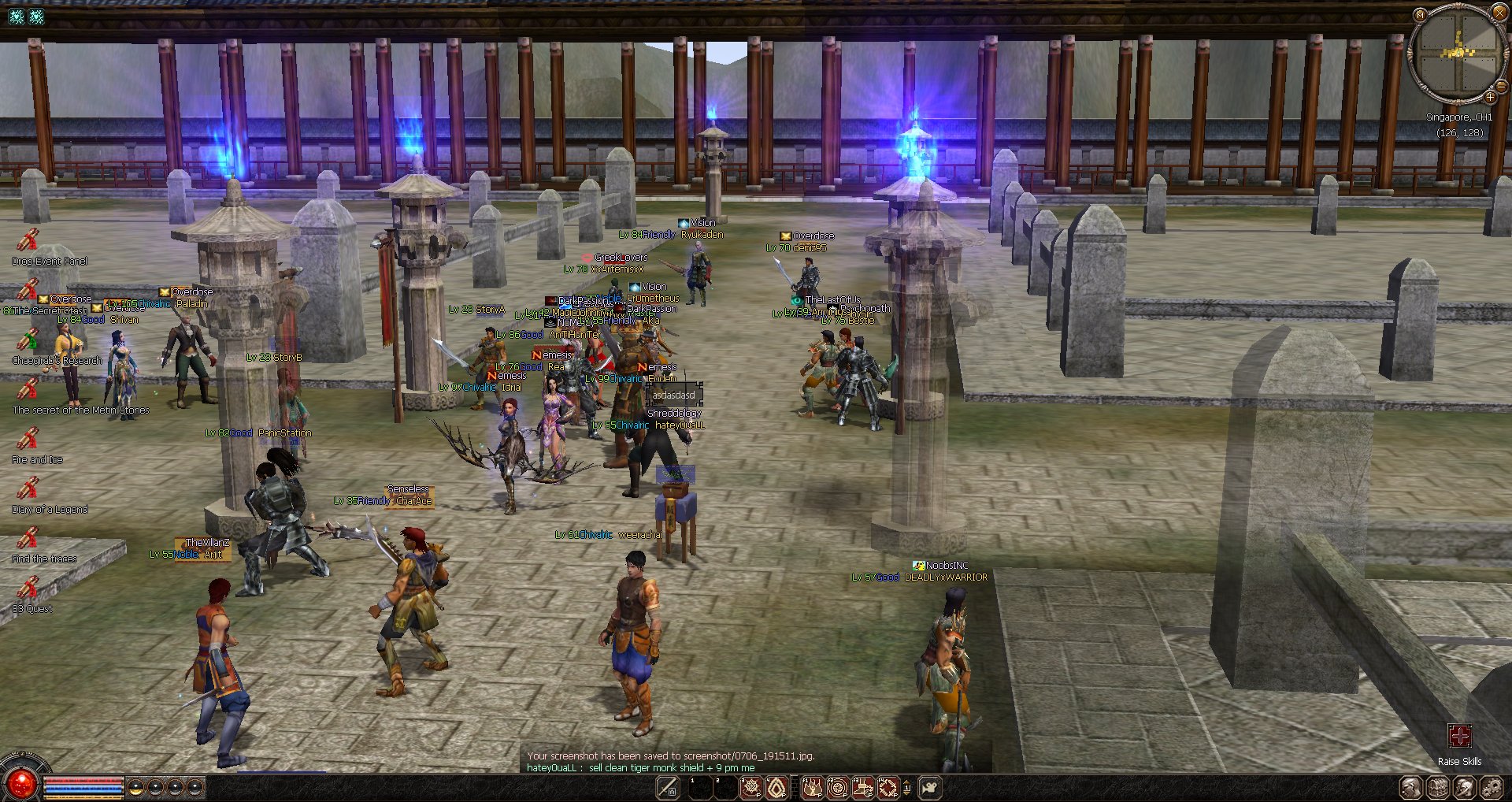1512x802 pixels.
Task: Open Chaegirab's Research quest scroll
Action: [28, 340]
